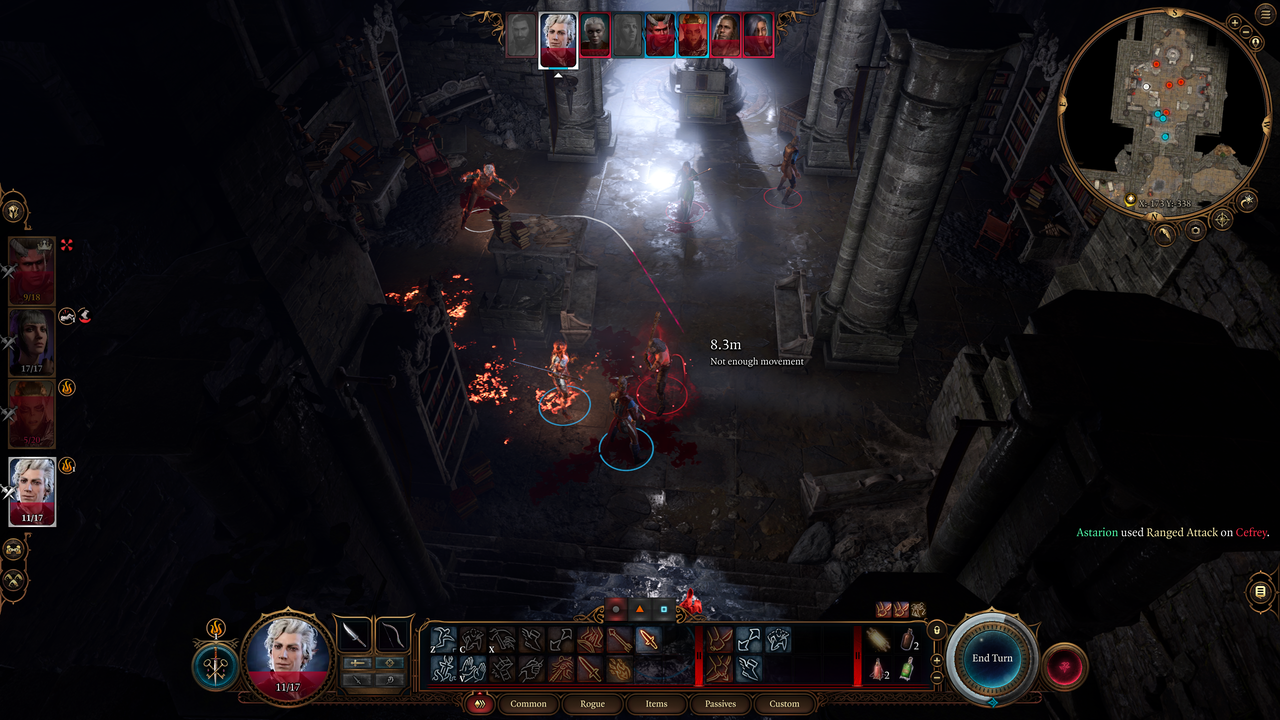Click the red round button beside End Turn

[x=1064, y=667]
